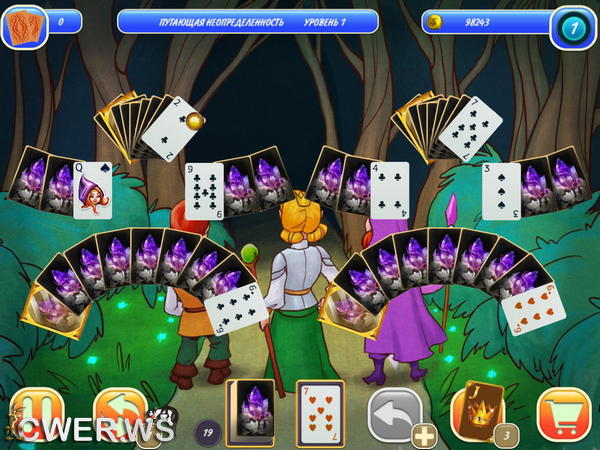The image size is (600, 450).
Task: Open the shop with the cart button
Action: (562, 412)
